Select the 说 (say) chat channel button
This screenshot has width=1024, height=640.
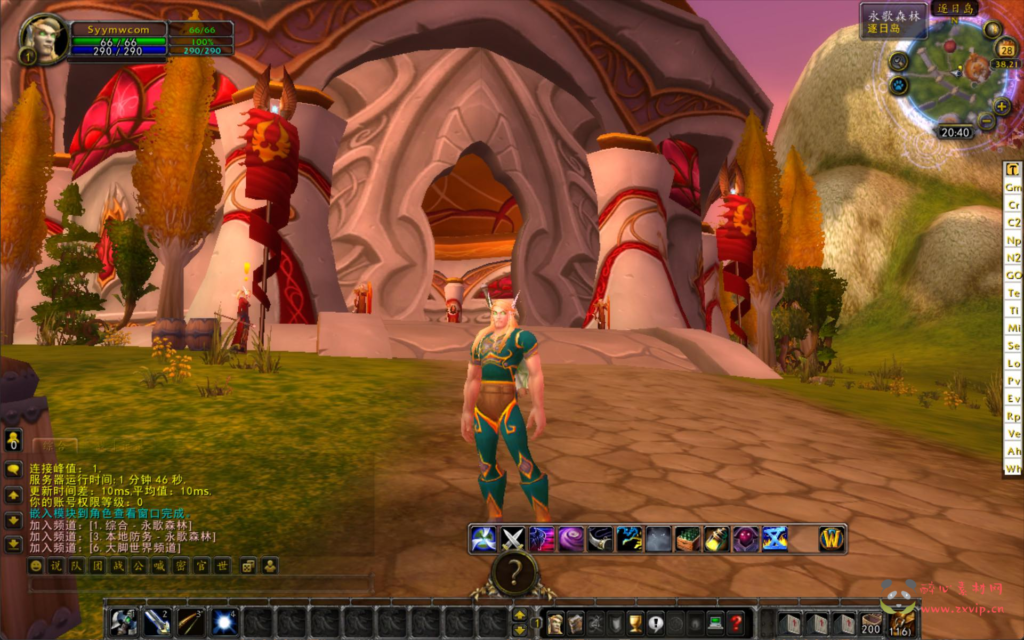(57, 566)
